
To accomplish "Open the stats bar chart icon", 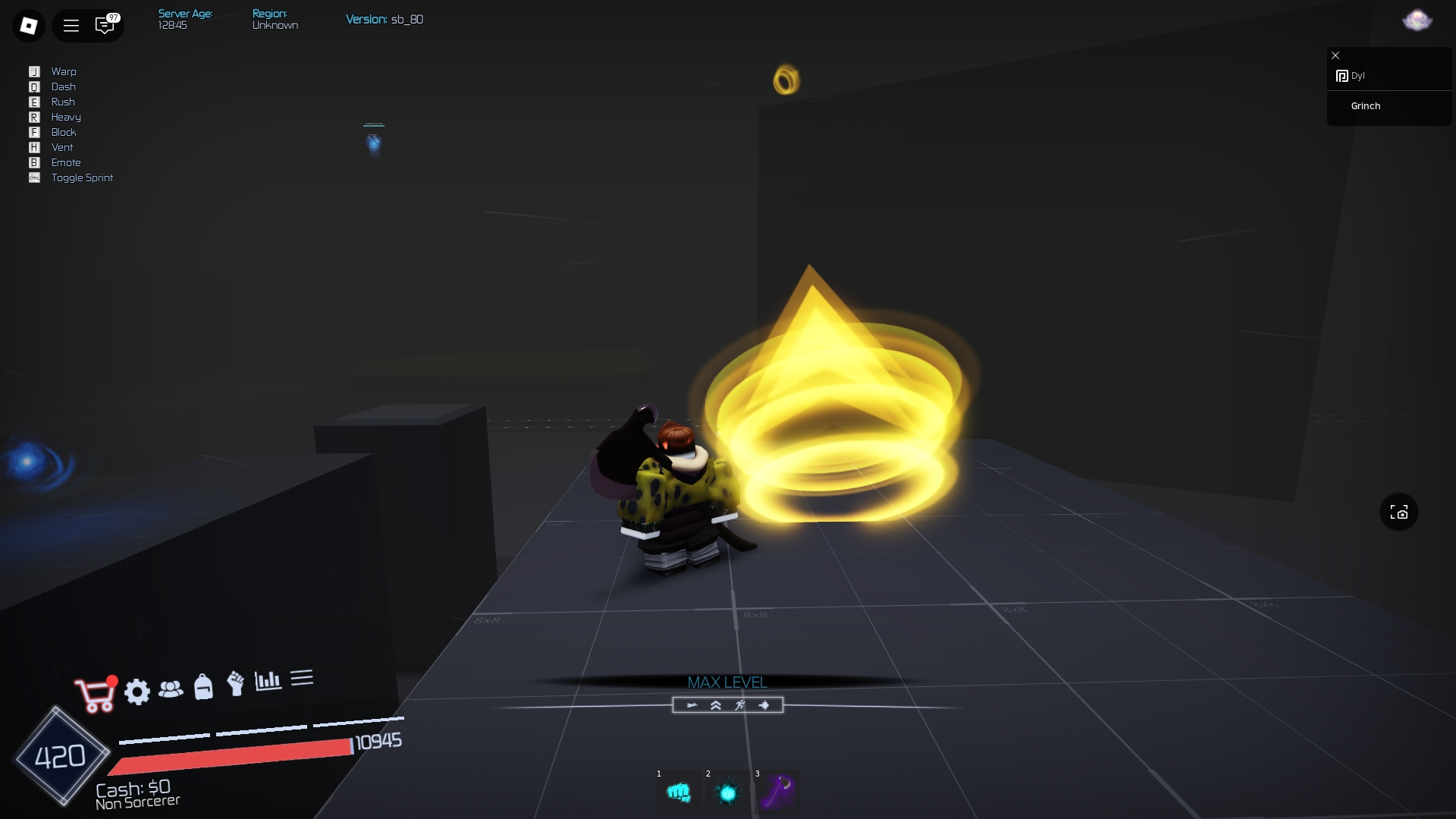I will (x=269, y=681).
